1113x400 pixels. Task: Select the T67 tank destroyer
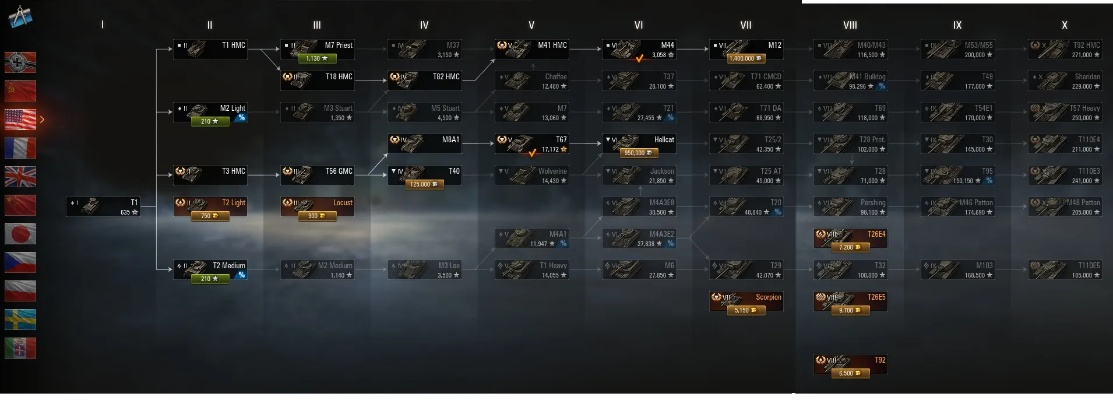pos(533,143)
